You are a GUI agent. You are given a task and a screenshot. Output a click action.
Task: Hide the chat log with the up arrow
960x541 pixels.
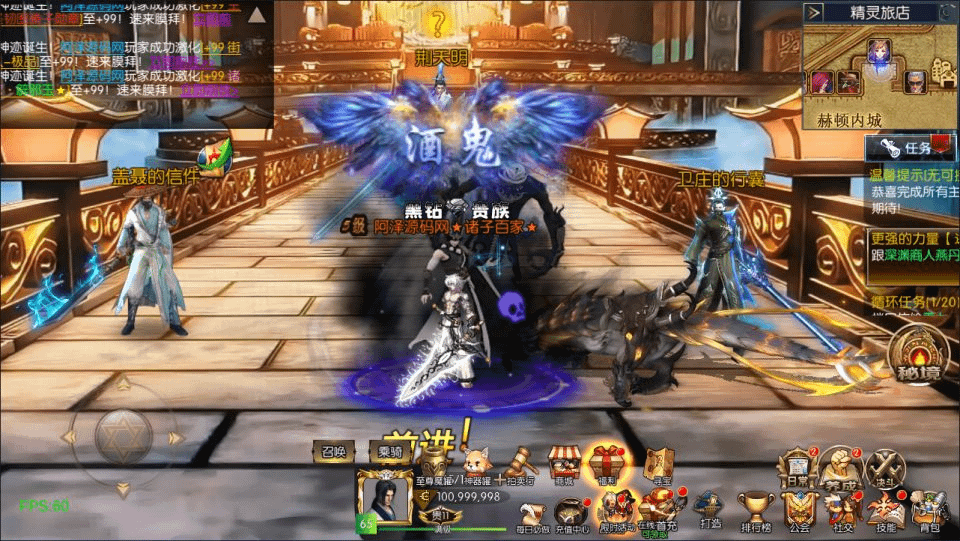click(x=257, y=15)
